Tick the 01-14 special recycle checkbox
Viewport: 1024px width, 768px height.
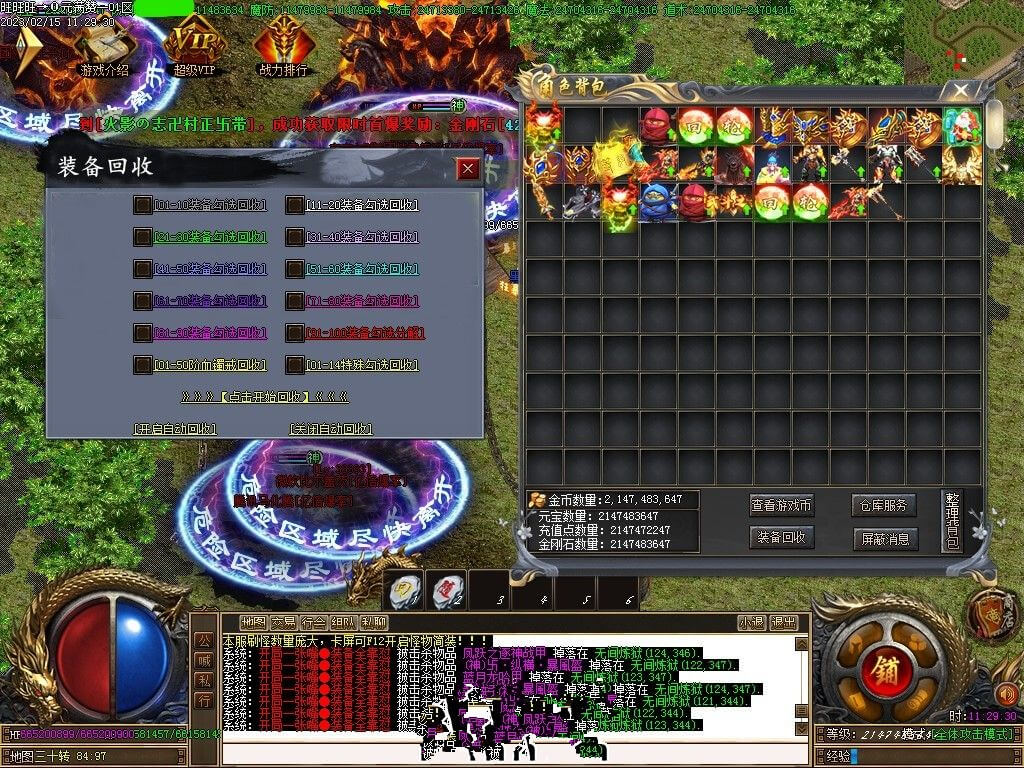tap(294, 365)
